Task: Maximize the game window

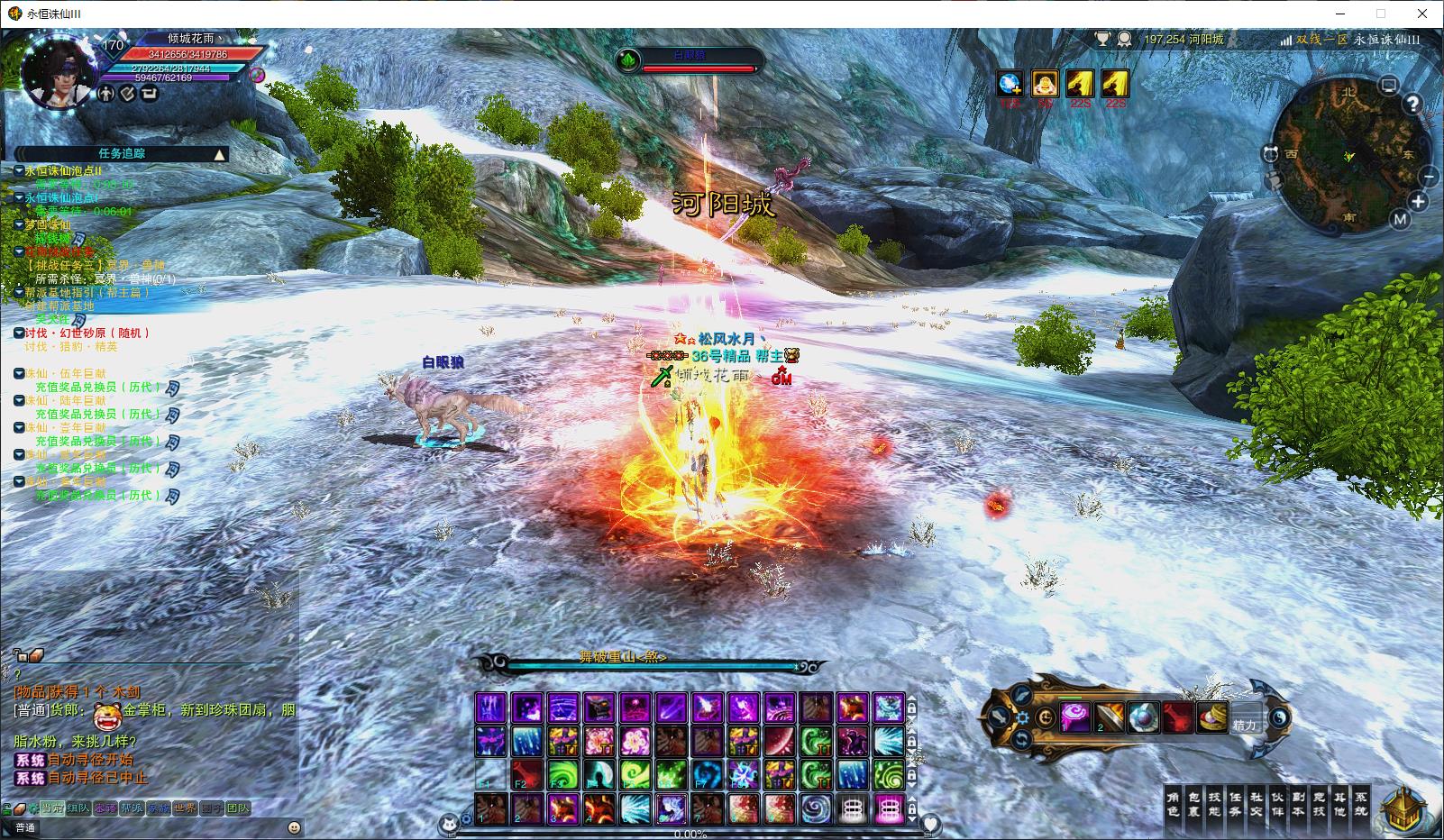Action: click(x=1380, y=14)
